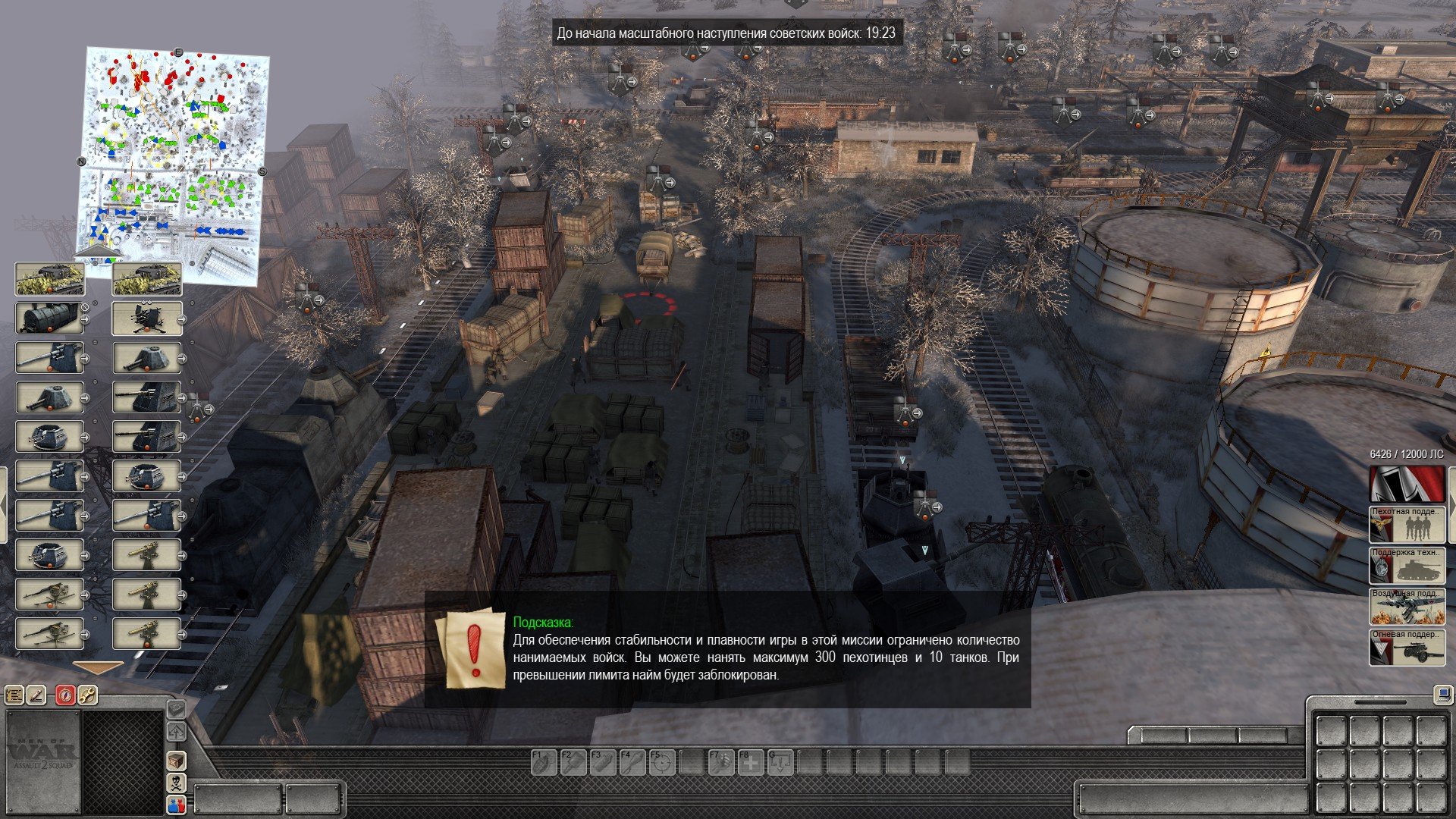Open the pencil notes button
This screenshot has height=819, width=1456.
tap(37, 695)
